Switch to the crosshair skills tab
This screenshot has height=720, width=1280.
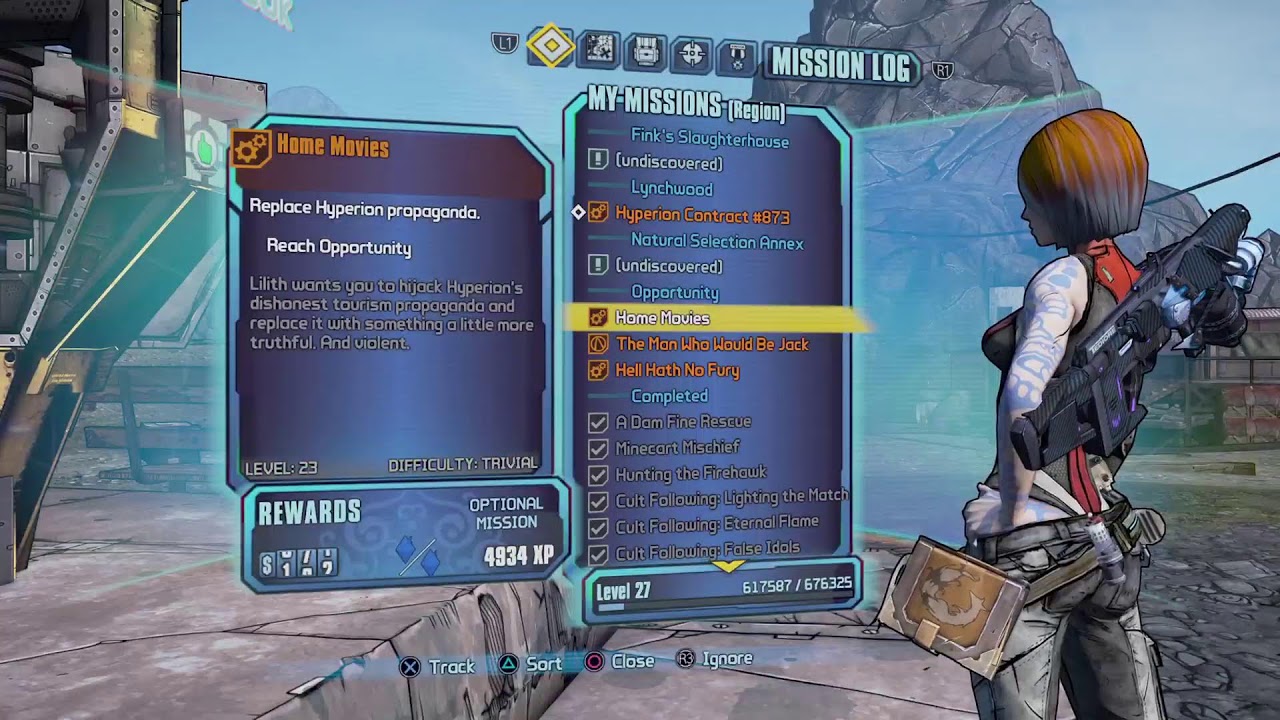tap(692, 53)
